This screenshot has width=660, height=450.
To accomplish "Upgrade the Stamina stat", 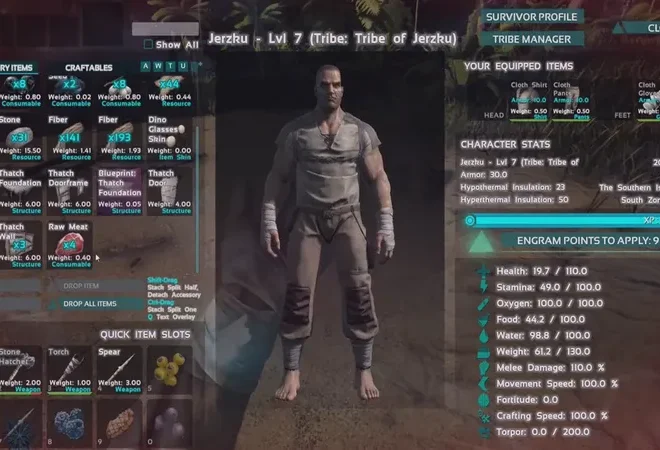I will click(483, 286).
